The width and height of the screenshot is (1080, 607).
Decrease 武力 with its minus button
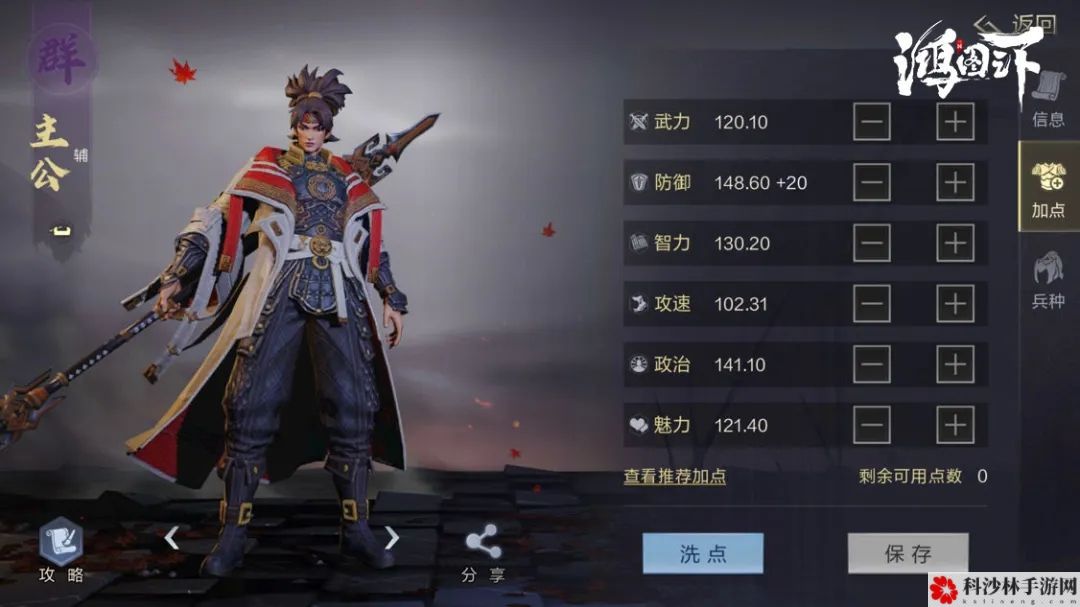[x=872, y=122]
